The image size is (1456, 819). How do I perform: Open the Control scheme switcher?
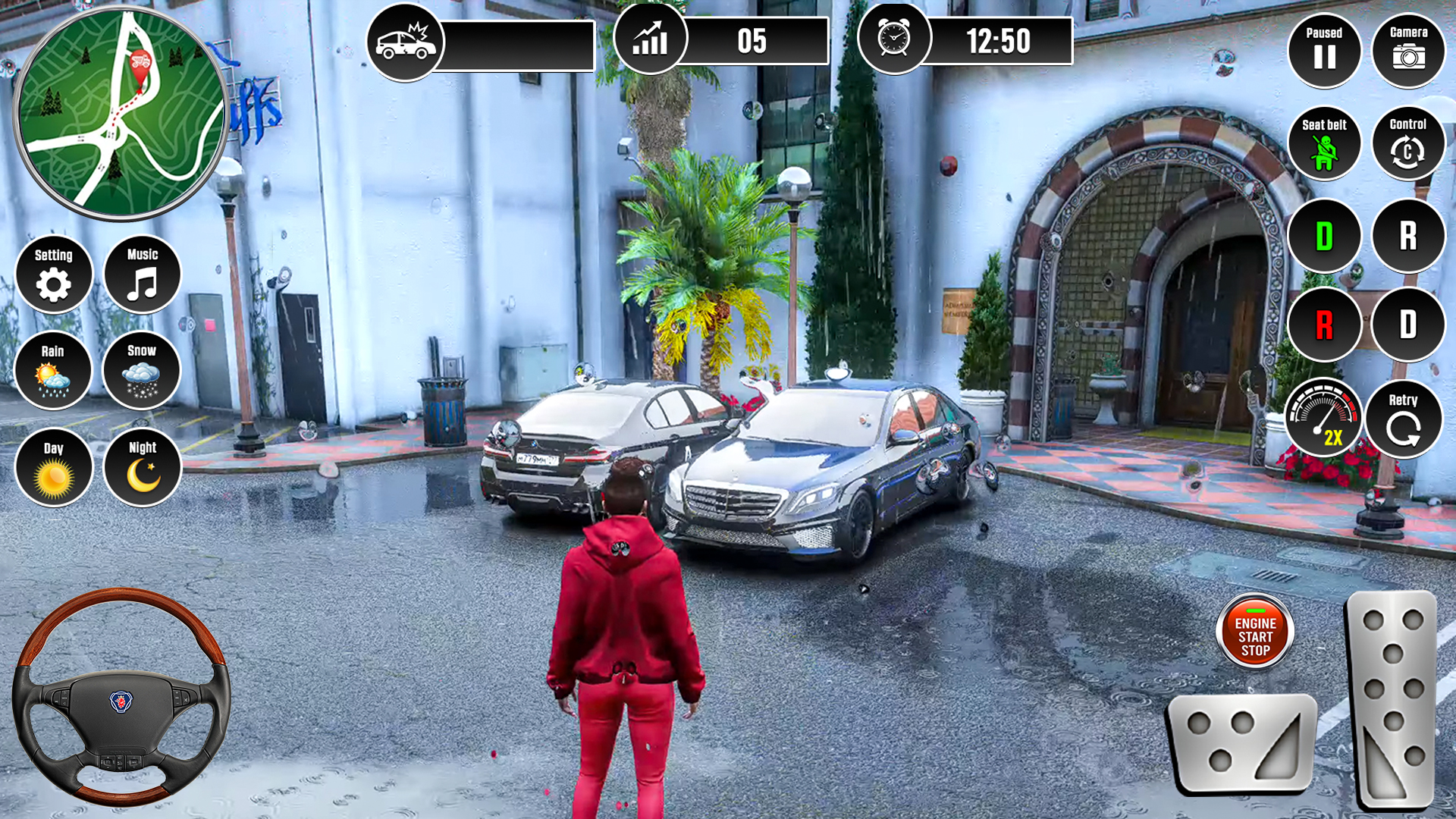tap(1407, 144)
